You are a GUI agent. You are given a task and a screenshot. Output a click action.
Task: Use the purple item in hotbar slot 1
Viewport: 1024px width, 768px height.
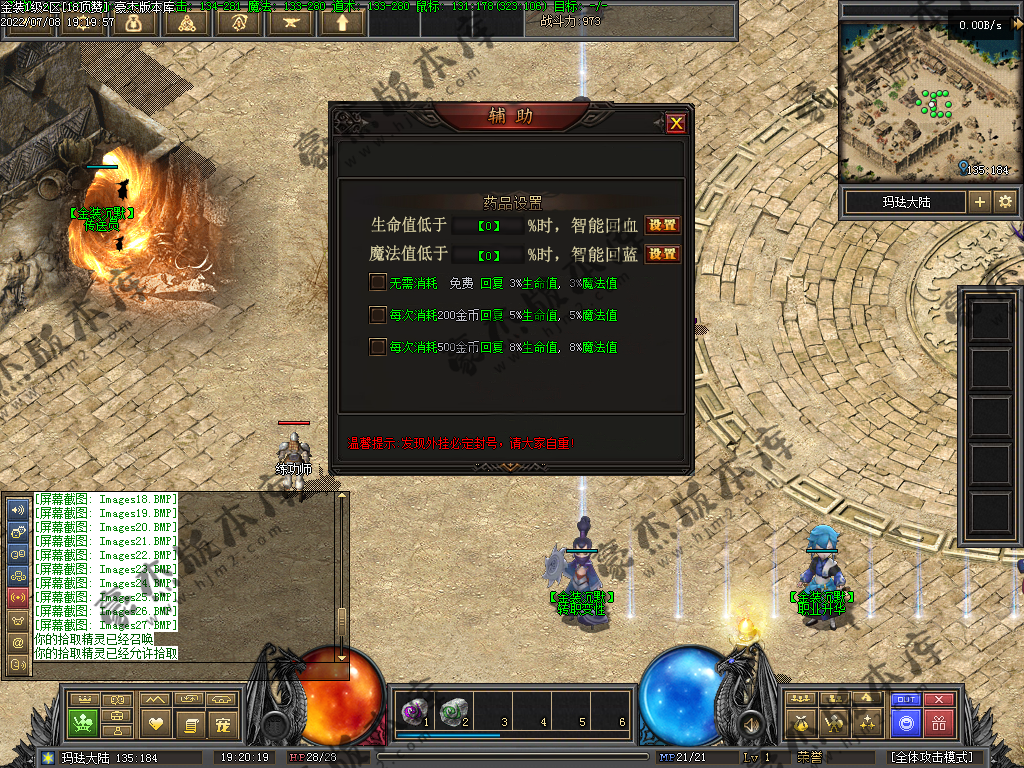[x=413, y=710]
